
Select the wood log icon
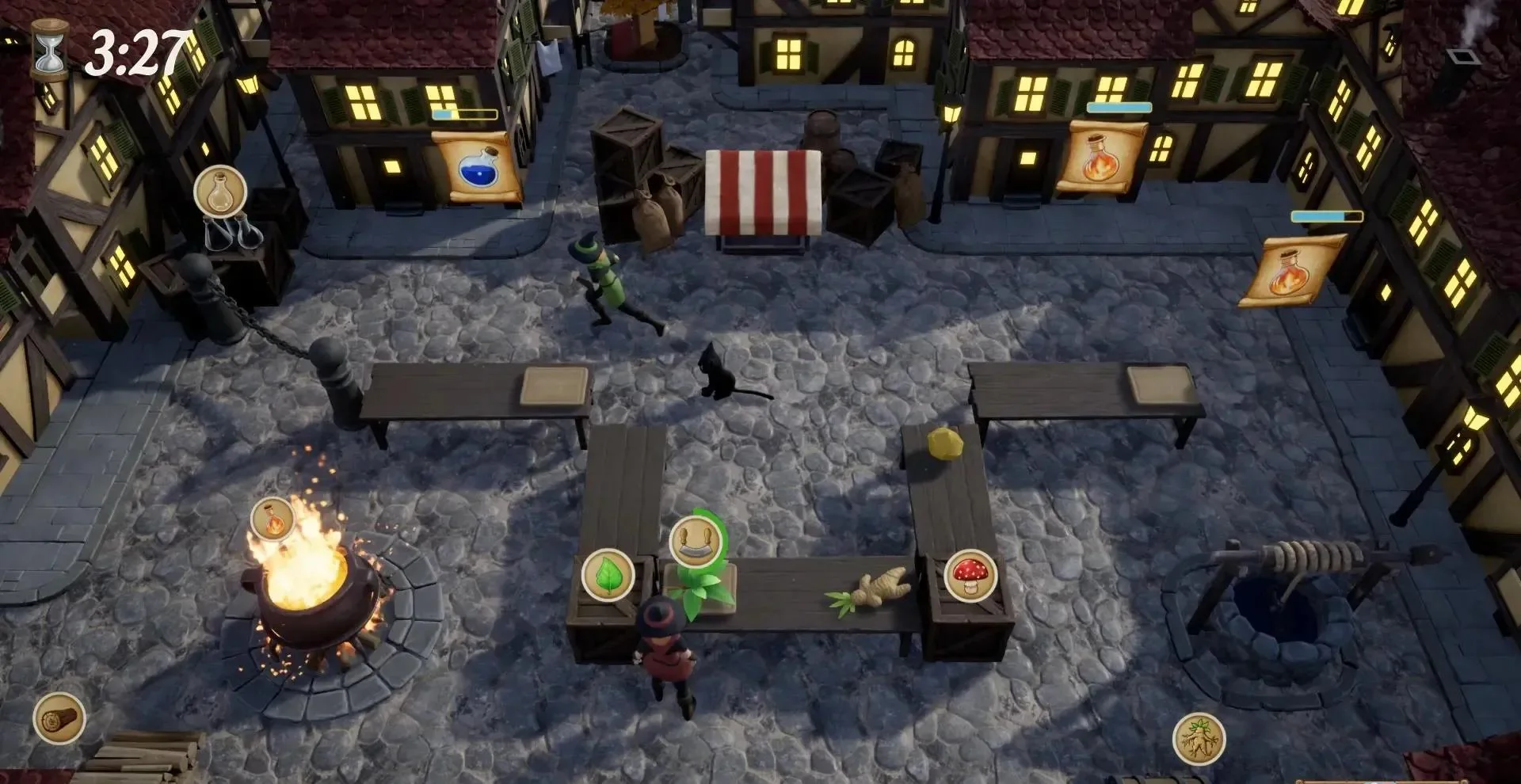click(x=59, y=718)
